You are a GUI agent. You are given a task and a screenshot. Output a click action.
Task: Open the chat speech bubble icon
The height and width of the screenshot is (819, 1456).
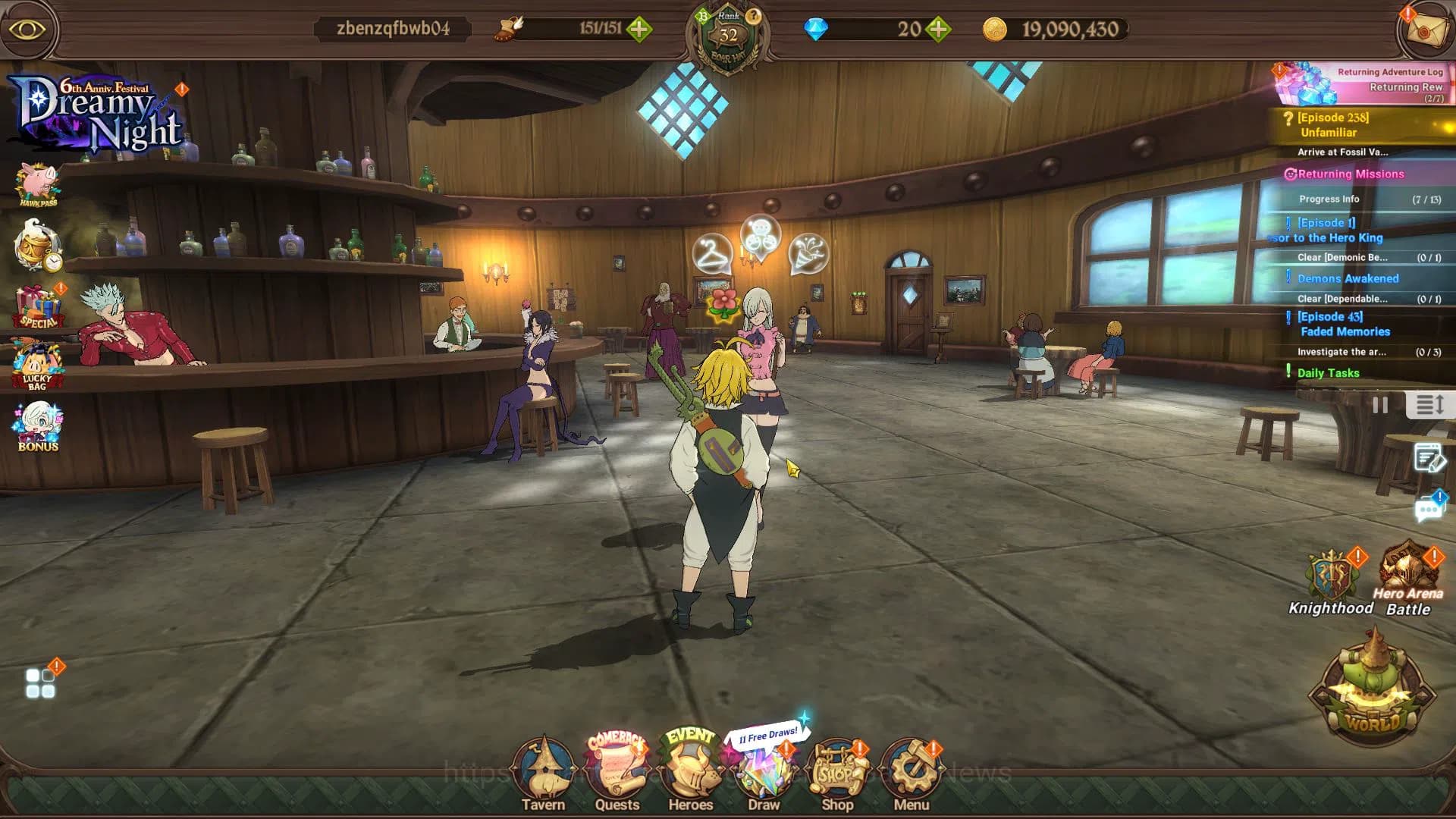coord(1429,508)
